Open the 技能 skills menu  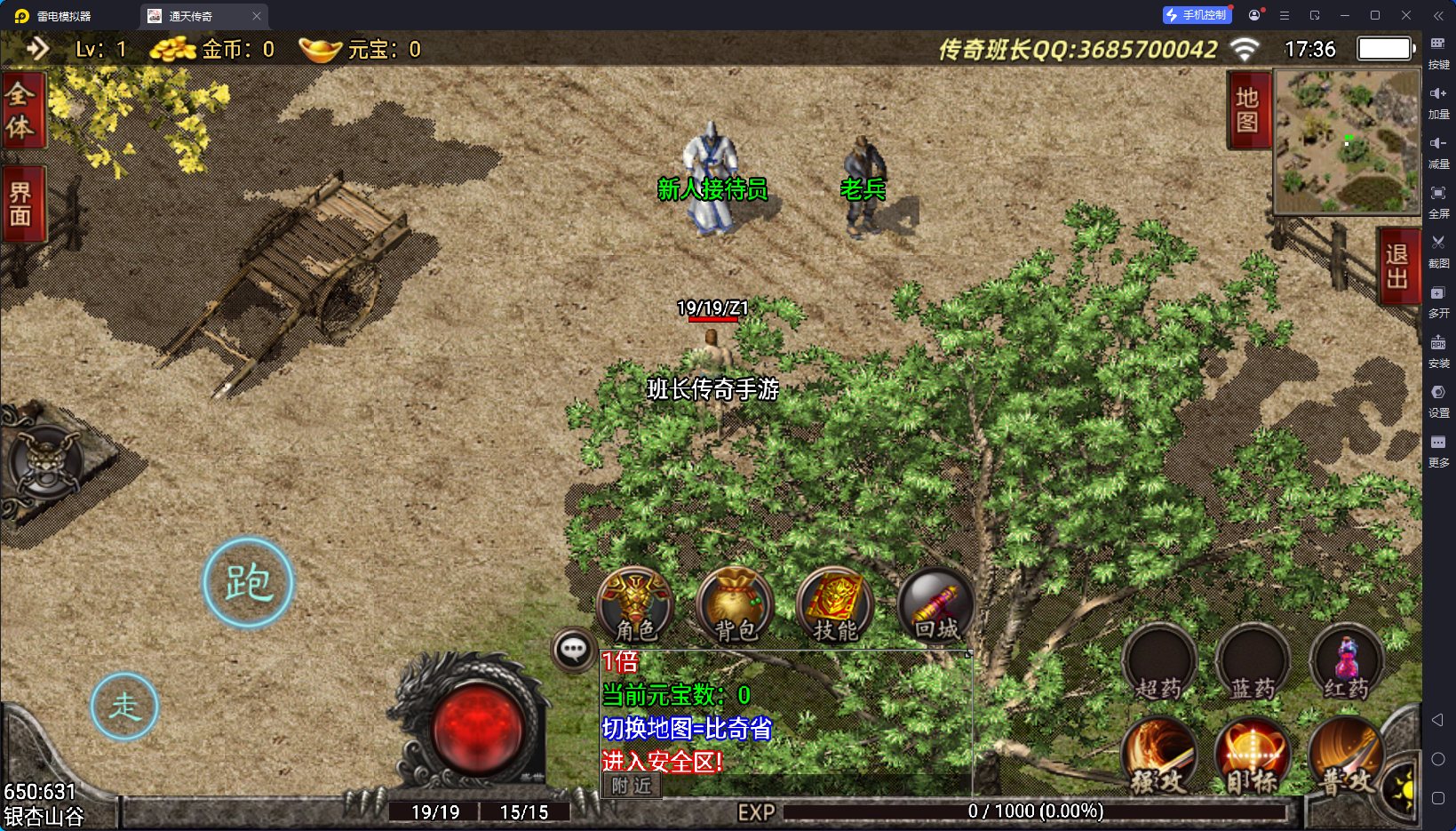tap(835, 603)
